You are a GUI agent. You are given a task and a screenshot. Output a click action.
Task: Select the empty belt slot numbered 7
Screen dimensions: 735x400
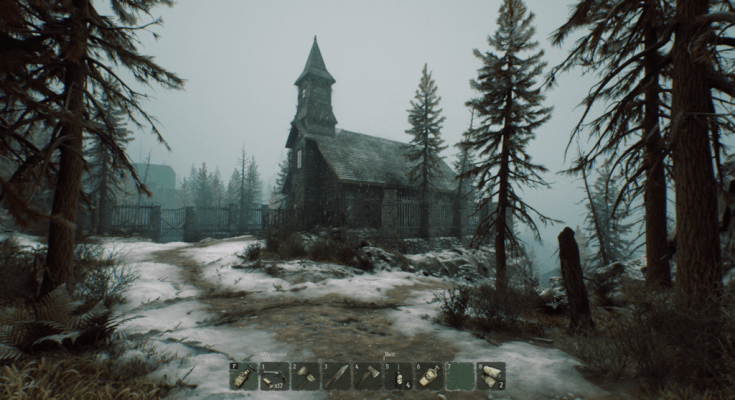(460, 376)
